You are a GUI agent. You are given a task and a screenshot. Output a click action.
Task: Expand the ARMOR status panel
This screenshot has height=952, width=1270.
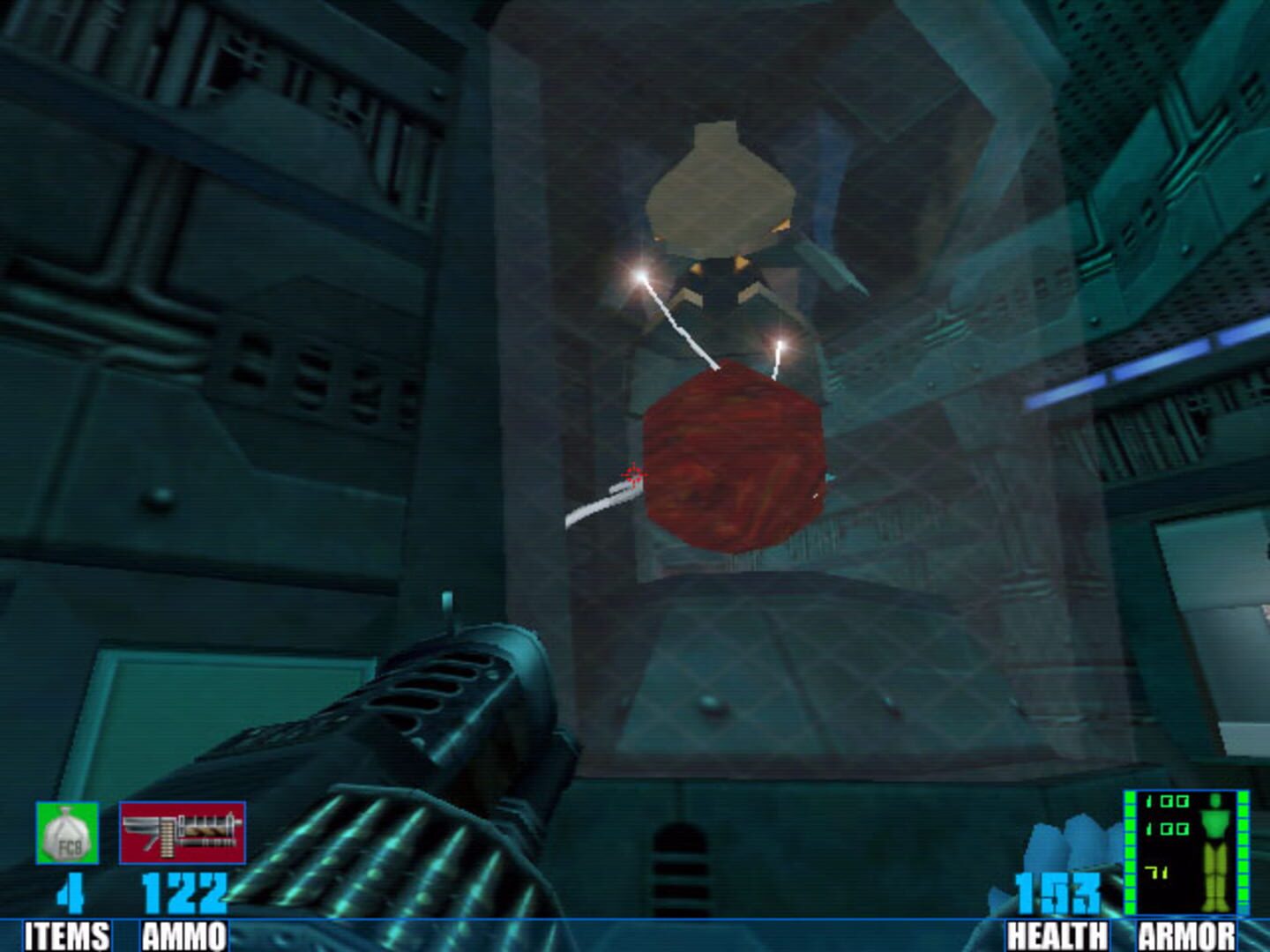pos(1186,851)
